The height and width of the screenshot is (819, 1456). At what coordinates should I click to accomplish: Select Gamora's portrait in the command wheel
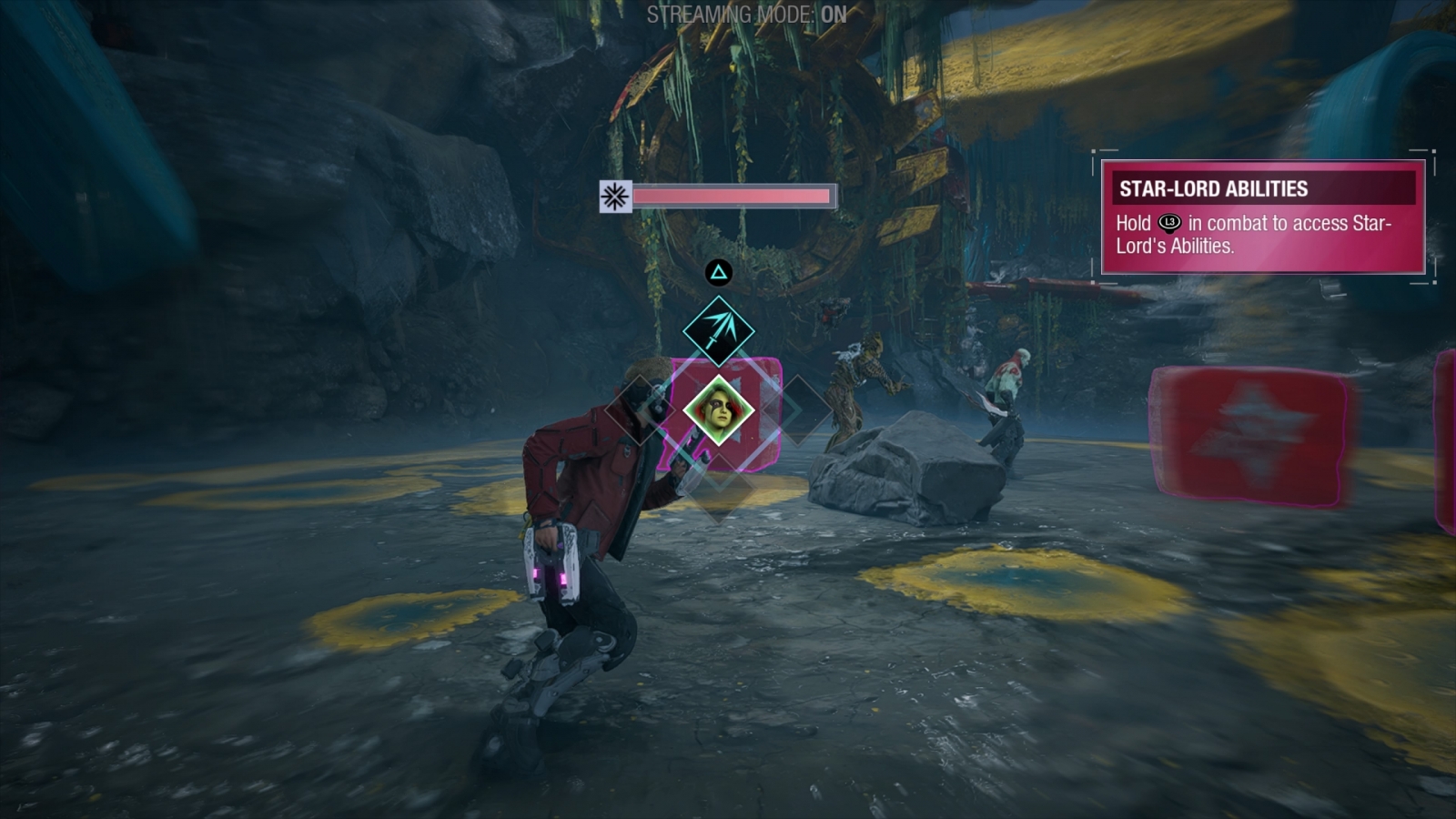tap(719, 410)
